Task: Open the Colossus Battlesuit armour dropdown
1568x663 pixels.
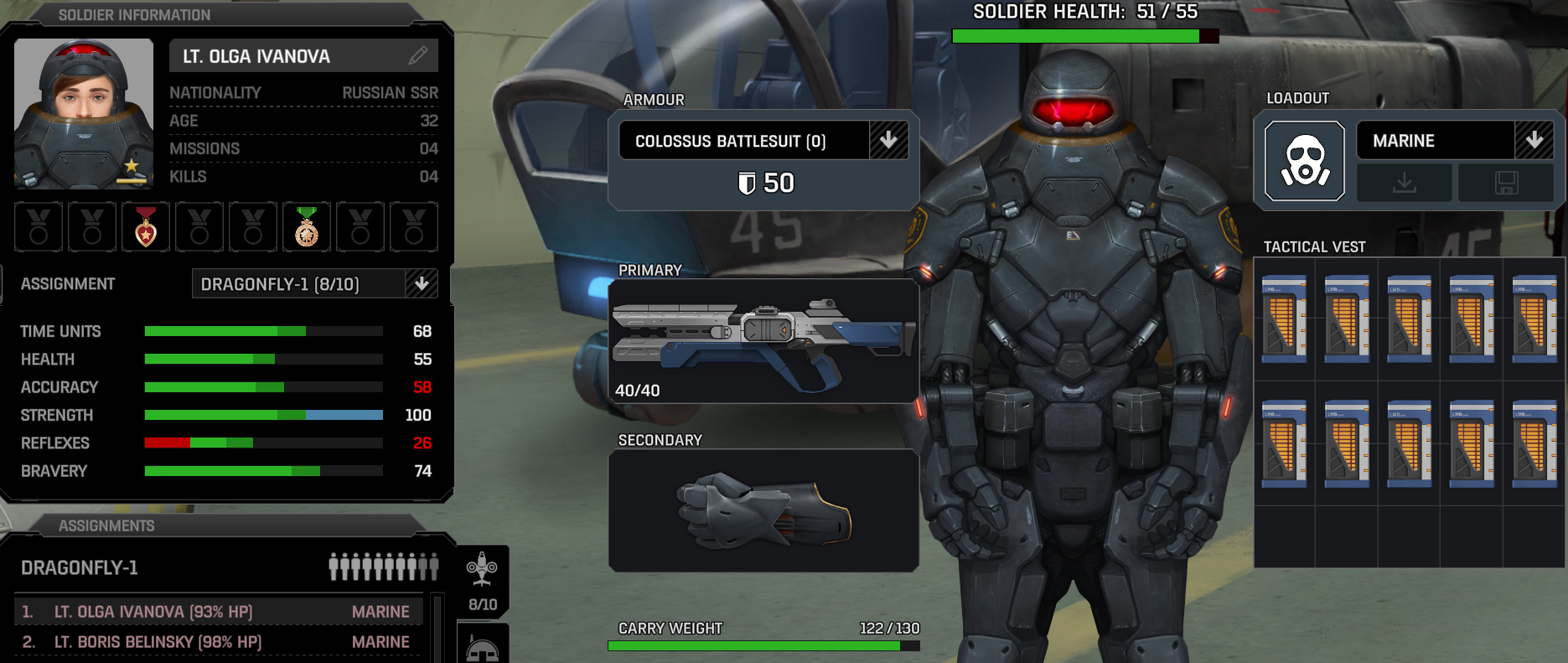Action: (x=888, y=141)
